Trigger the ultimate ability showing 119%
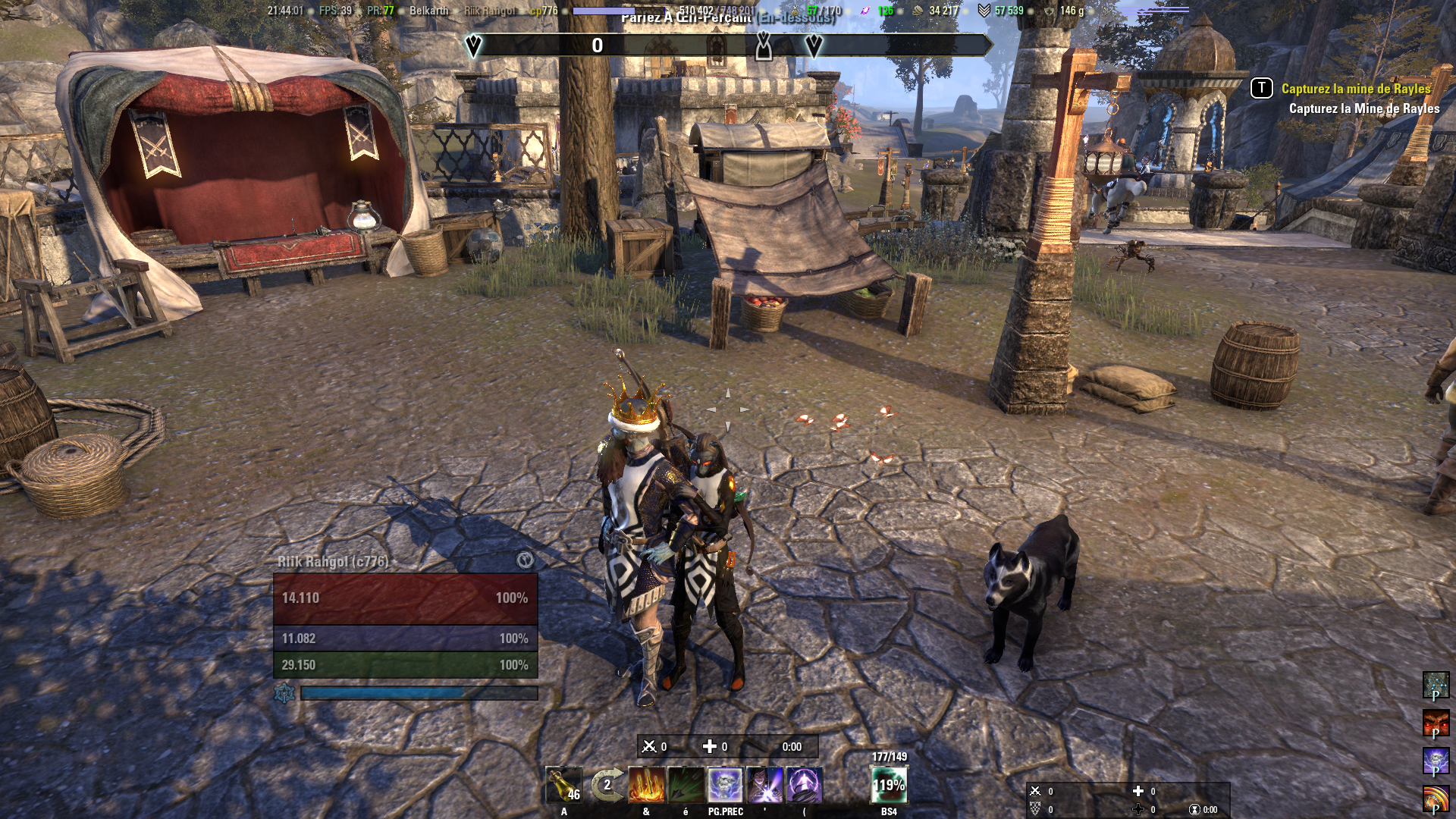 (889, 785)
